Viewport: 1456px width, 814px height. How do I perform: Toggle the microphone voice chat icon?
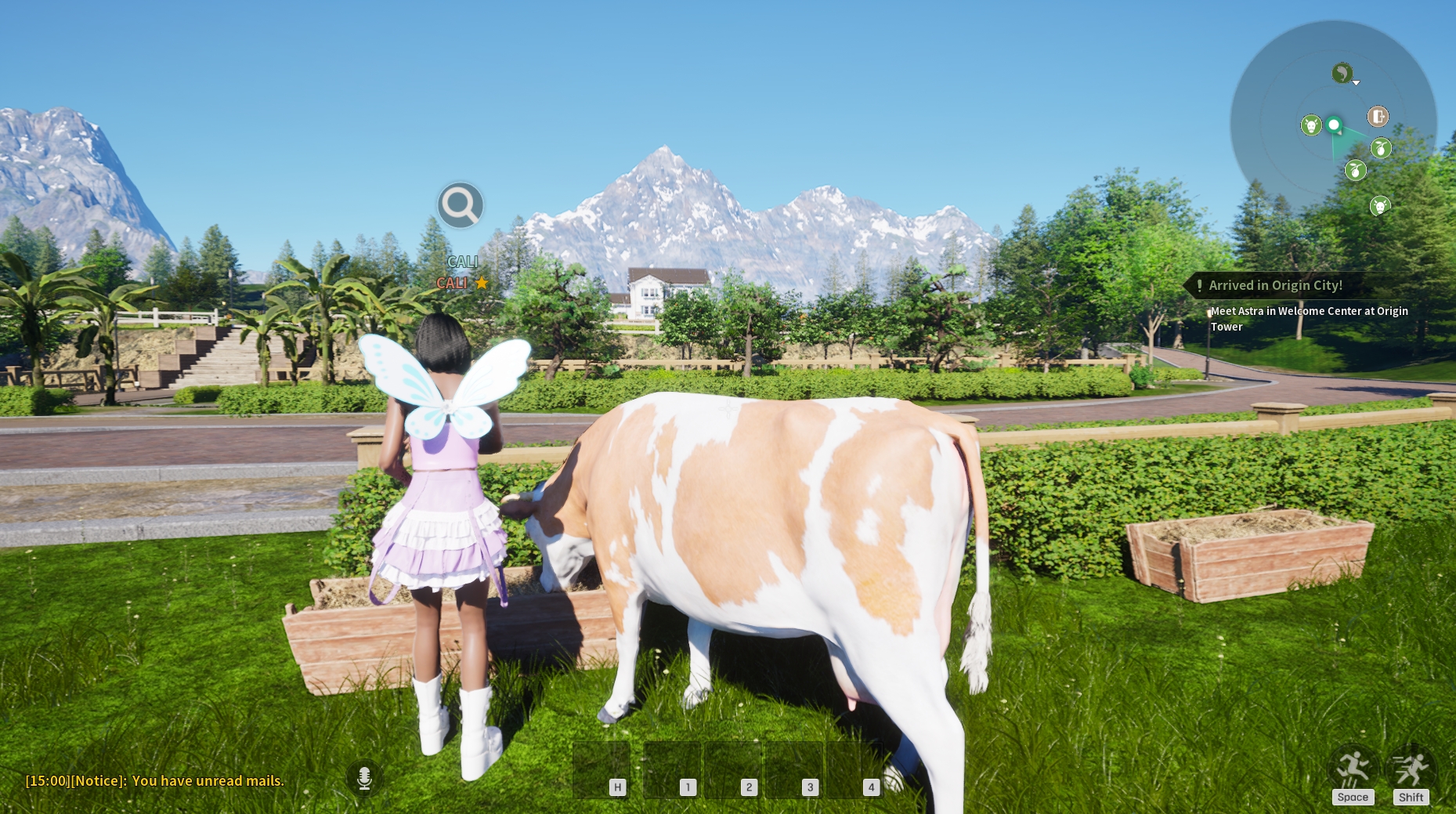click(364, 777)
